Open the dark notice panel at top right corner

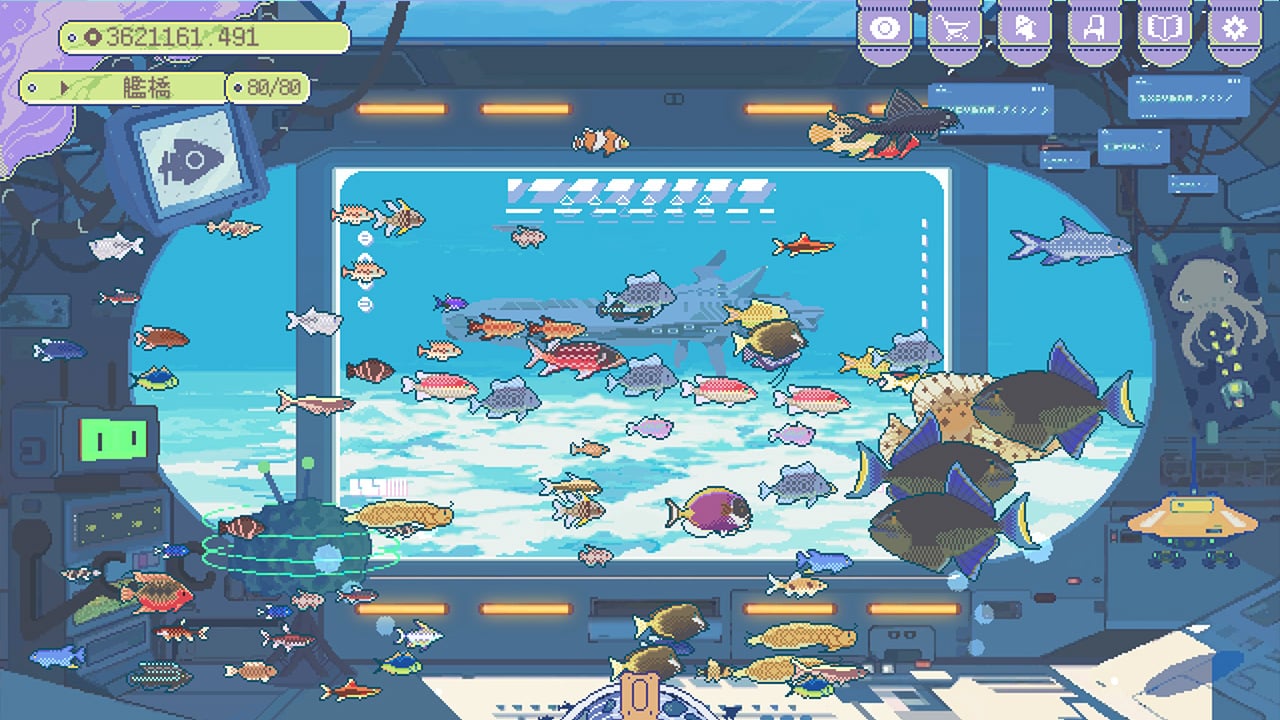point(1190,95)
